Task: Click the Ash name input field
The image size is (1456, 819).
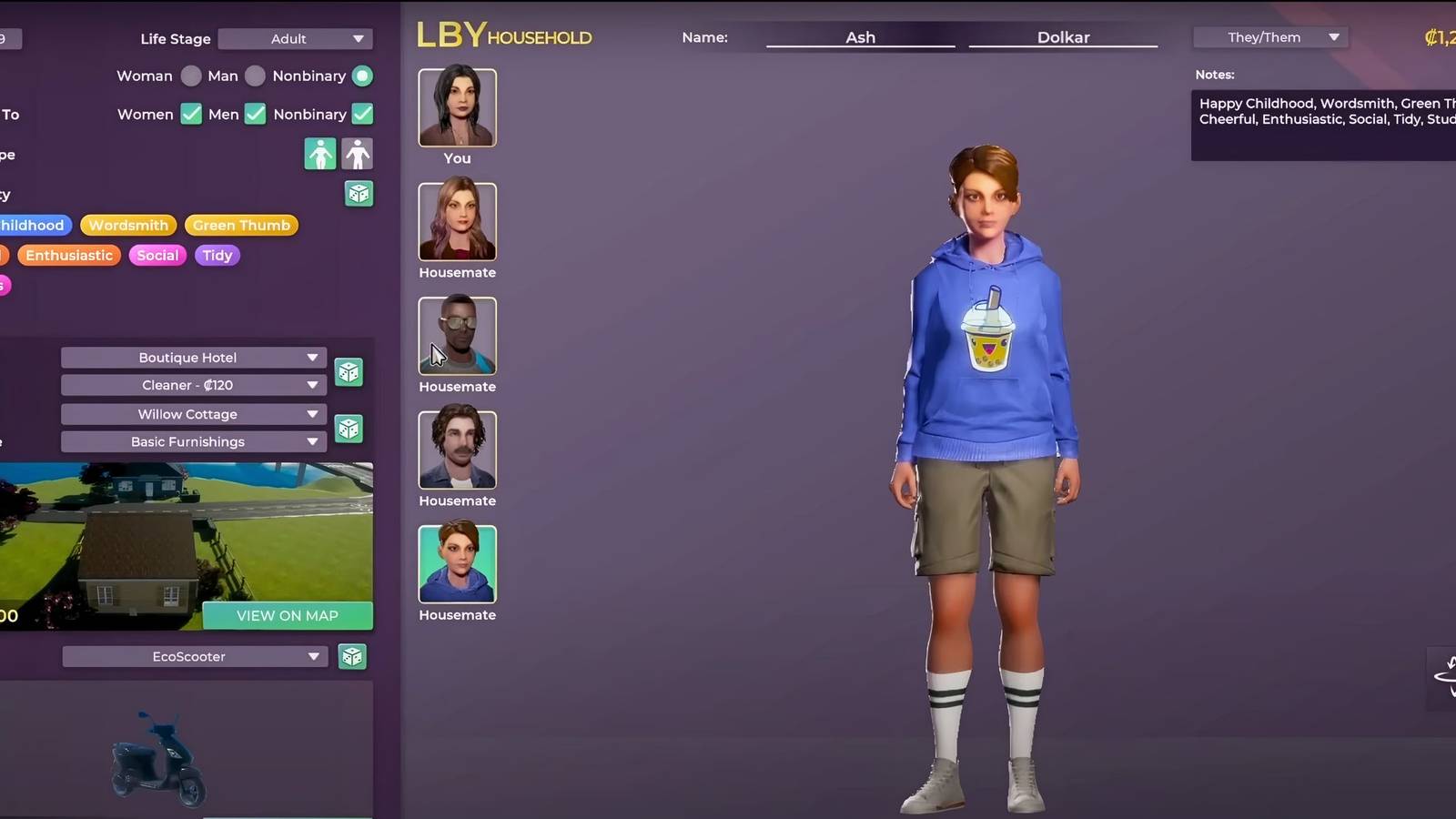Action: pyautogui.click(x=860, y=37)
